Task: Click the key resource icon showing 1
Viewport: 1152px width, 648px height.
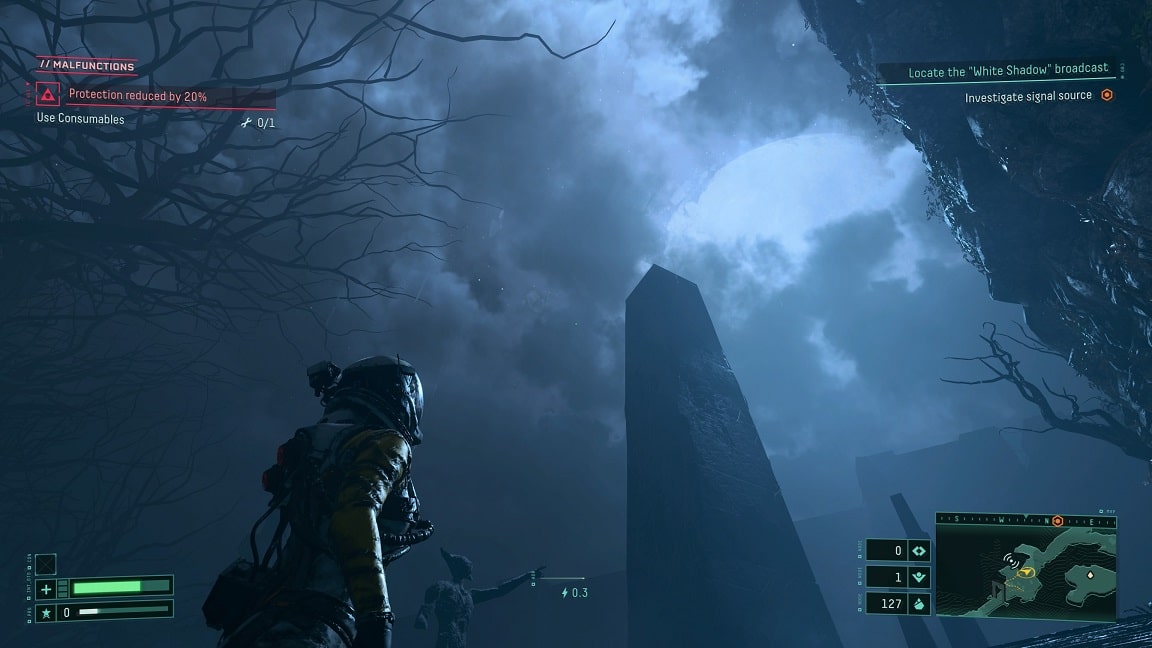Action: tap(919, 577)
